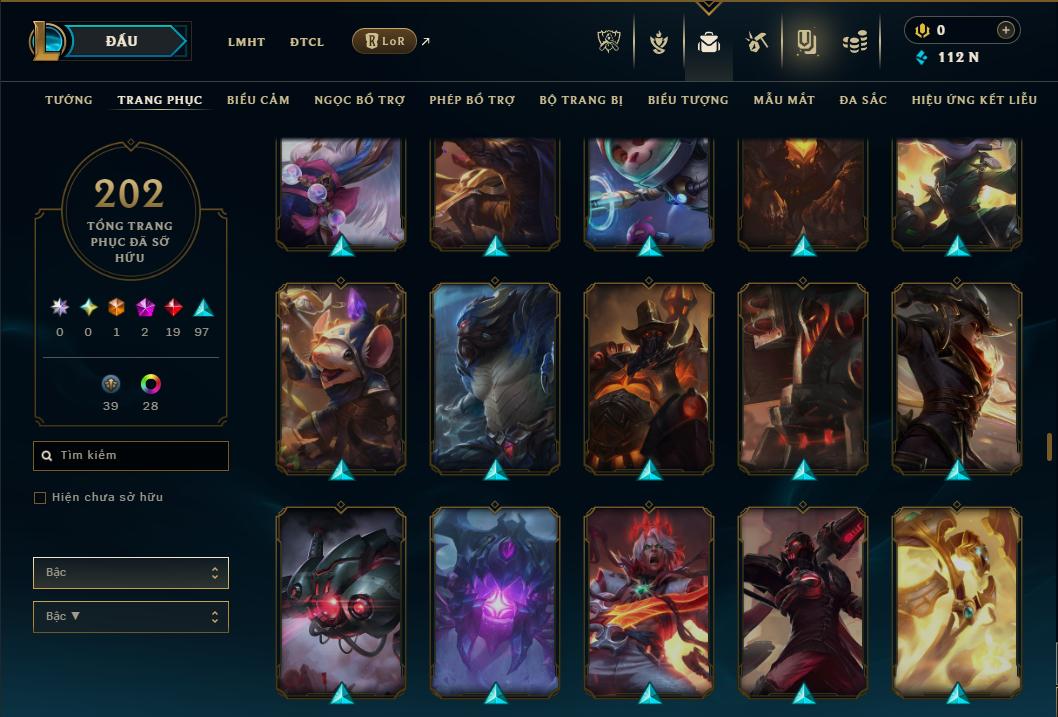Viewport: 1058px width, 717px height.
Task: Switch to the ĐTCL game mode
Action: point(307,42)
